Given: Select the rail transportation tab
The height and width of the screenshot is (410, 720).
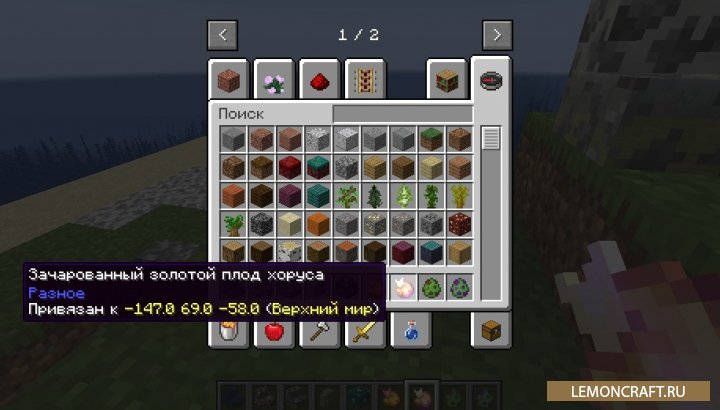Looking at the screenshot, I should tap(365, 81).
